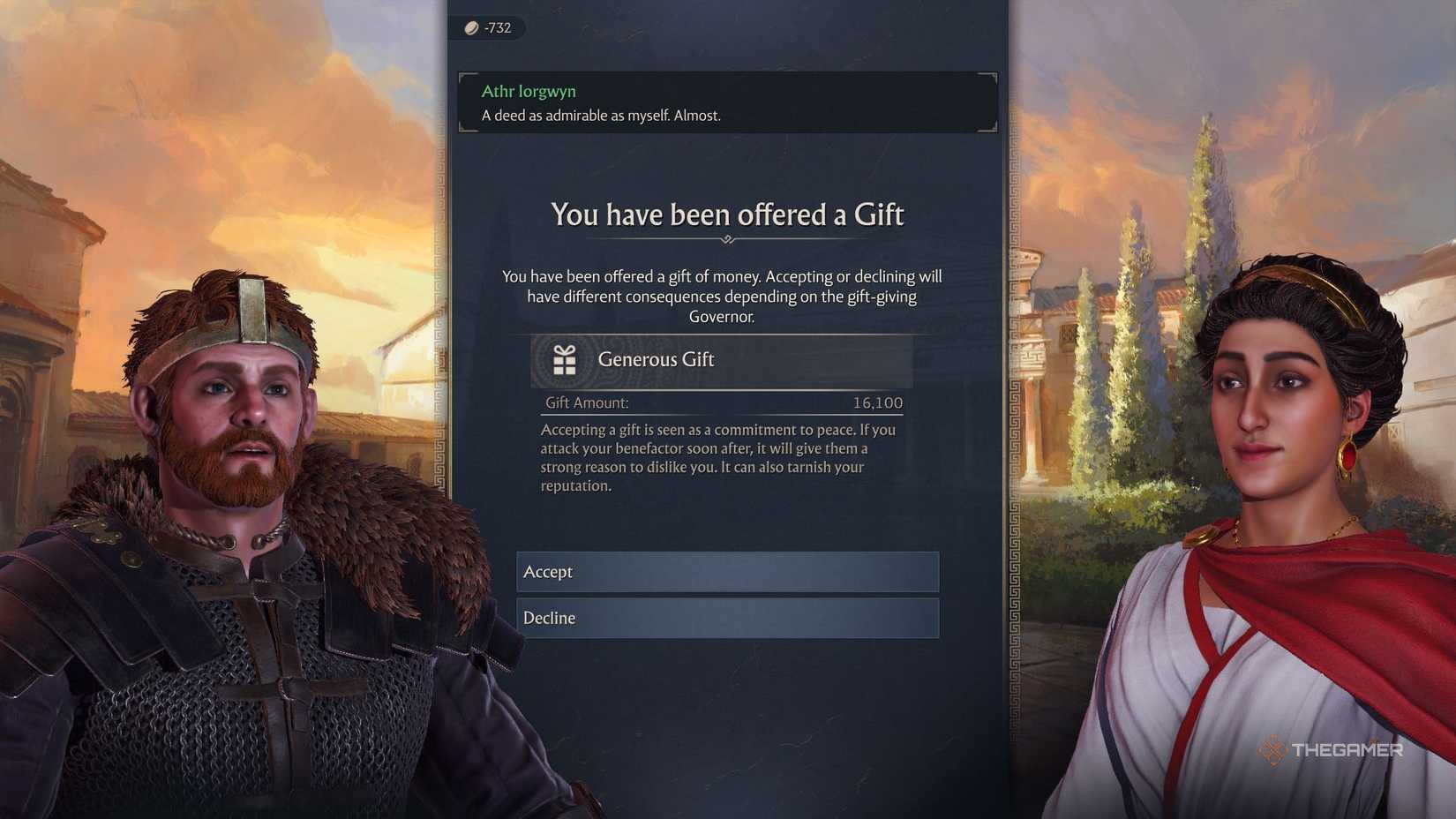Click the coin currency emblem in the treasury counter
The image size is (1456, 819).
pos(470,27)
